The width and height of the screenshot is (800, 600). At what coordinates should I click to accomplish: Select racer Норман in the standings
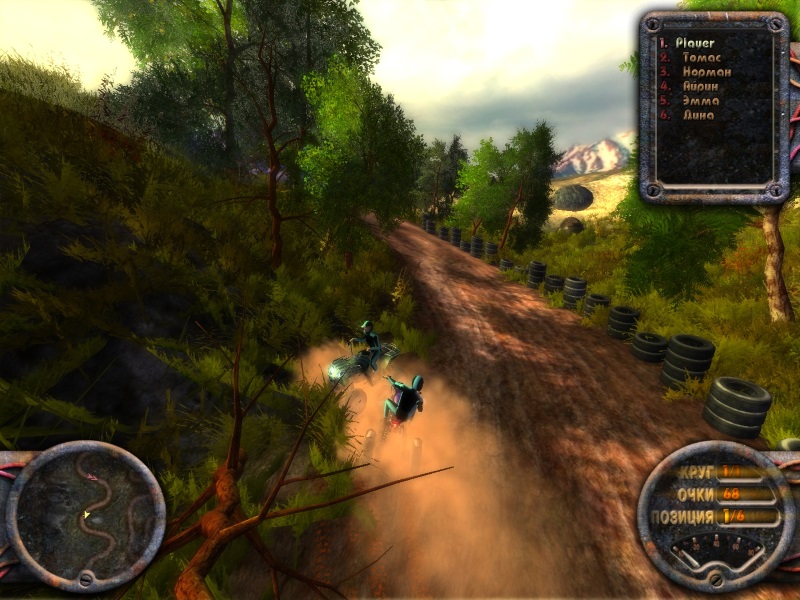point(699,72)
